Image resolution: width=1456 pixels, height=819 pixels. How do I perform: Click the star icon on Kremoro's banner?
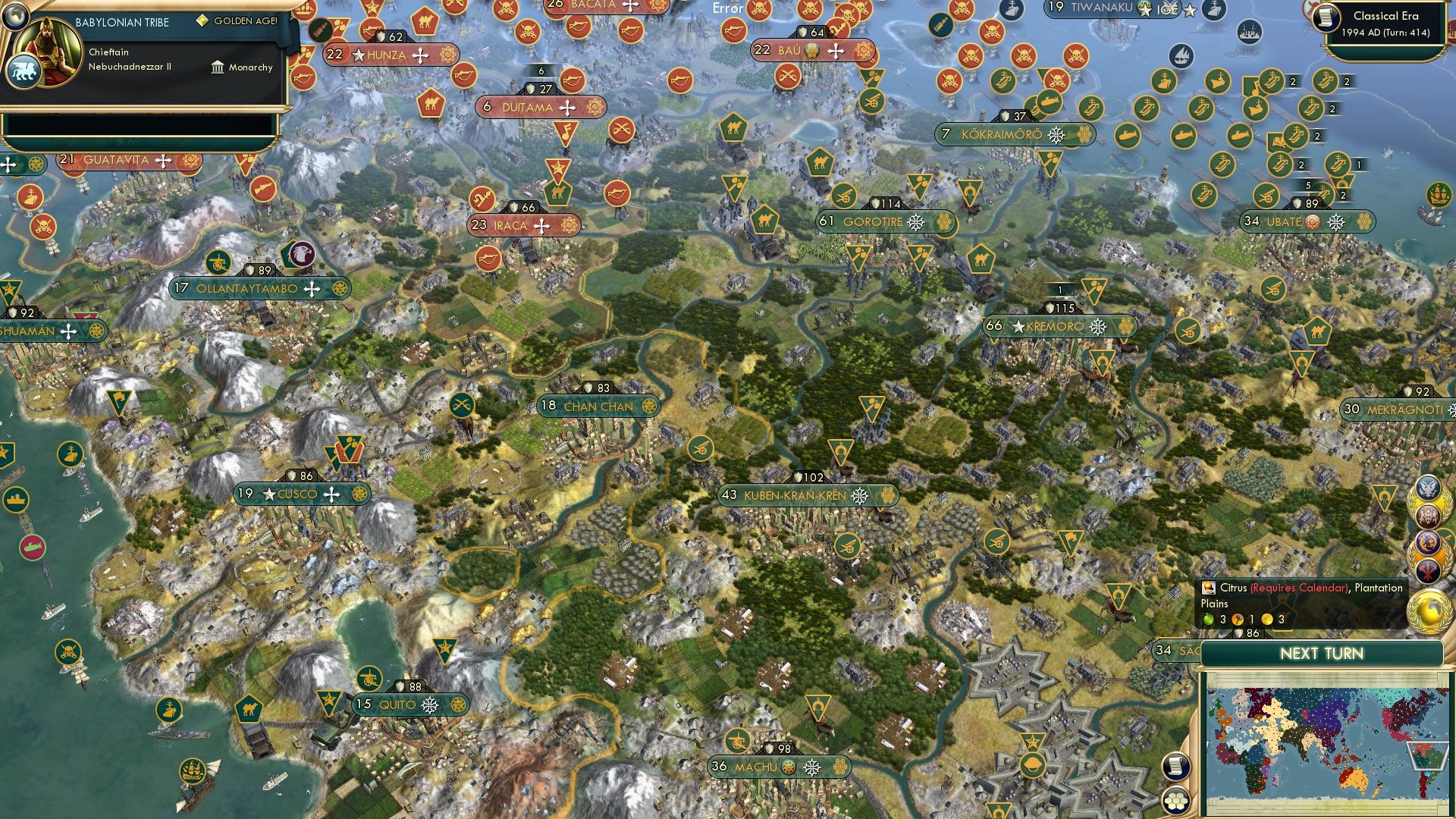pyautogui.click(x=1018, y=327)
